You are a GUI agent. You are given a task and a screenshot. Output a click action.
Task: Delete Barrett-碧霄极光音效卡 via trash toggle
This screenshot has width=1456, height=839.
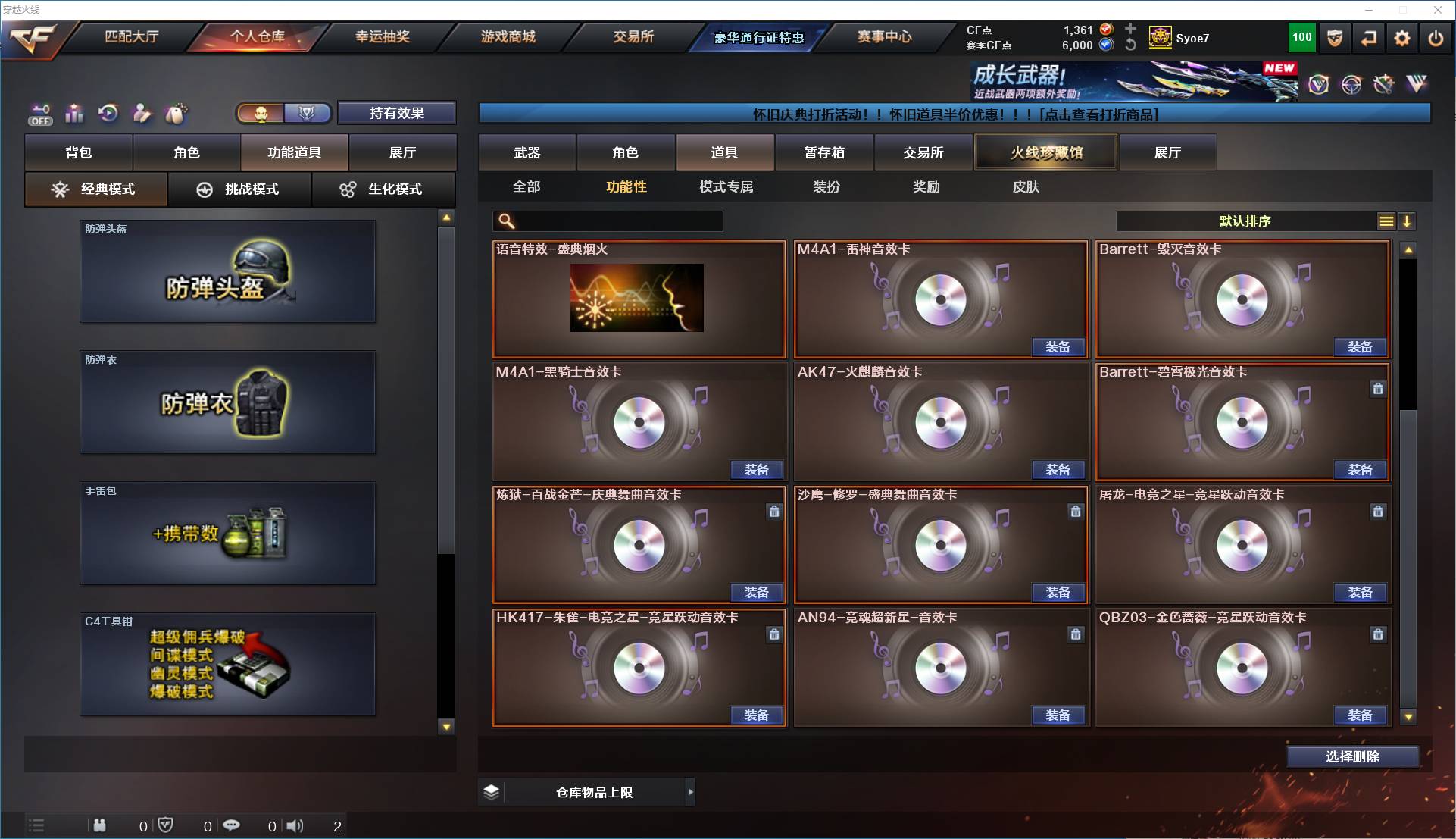point(1377,388)
